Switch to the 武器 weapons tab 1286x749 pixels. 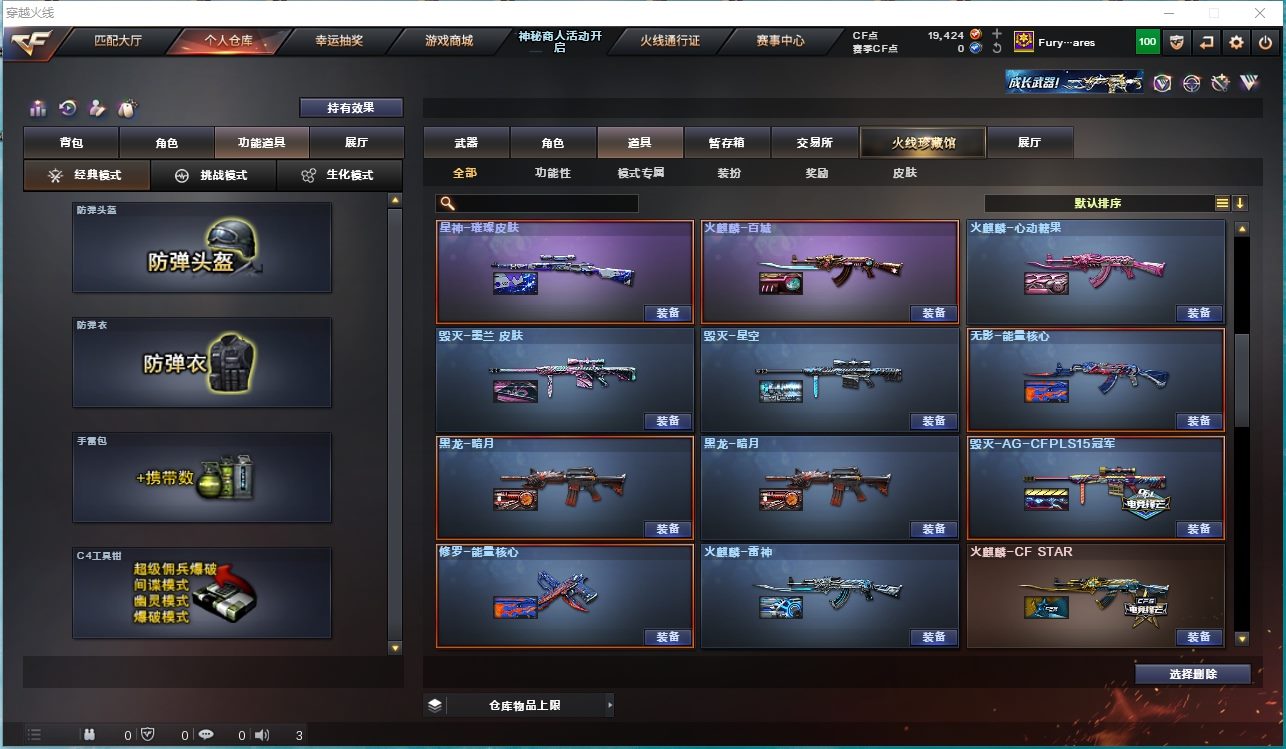click(466, 143)
